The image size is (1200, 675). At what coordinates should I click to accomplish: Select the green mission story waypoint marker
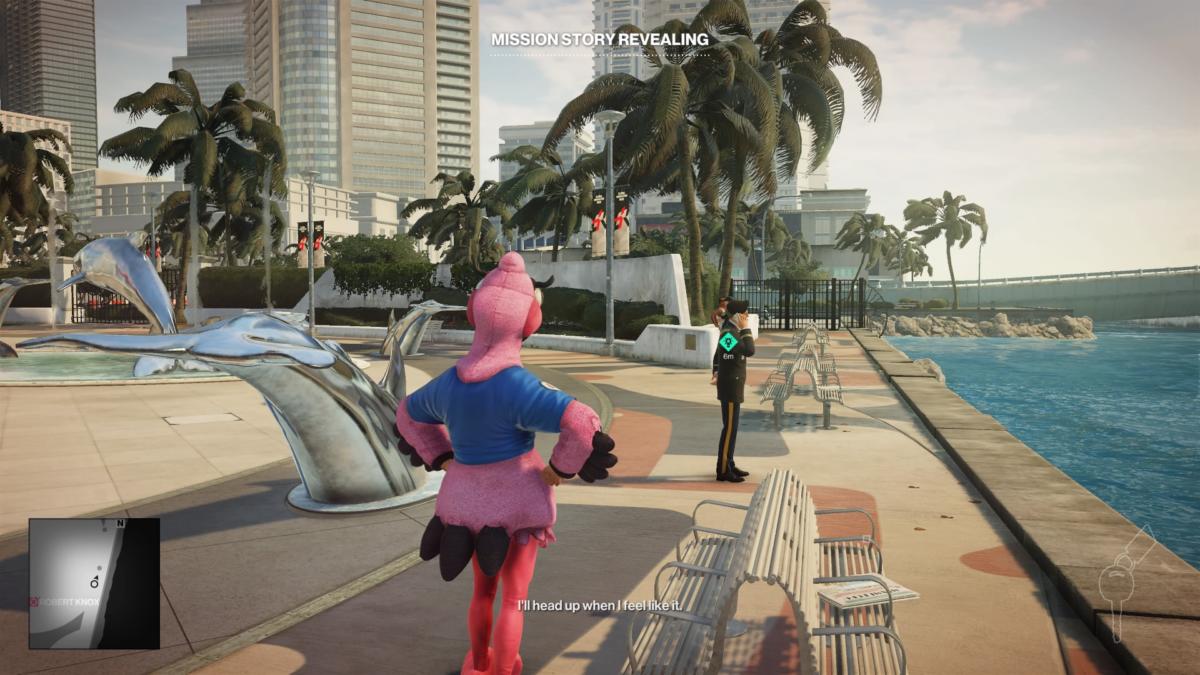point(729,341)
